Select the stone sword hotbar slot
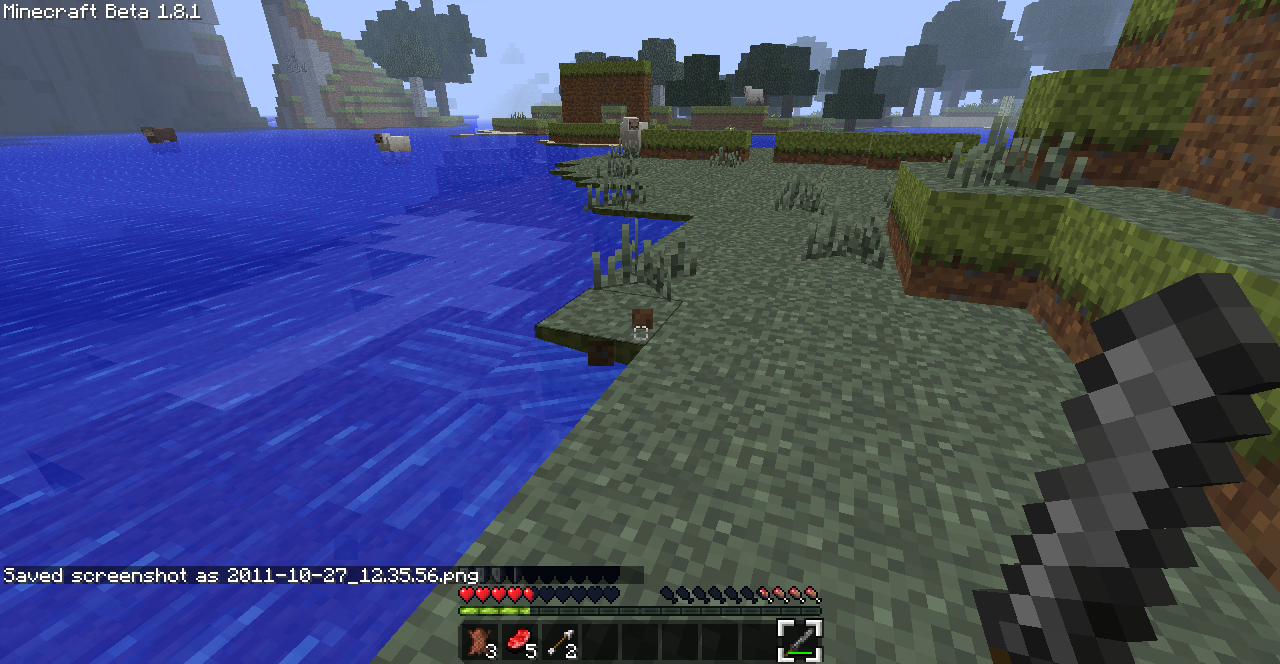Viewport: 1280px width, 664px height. (800, 640)
